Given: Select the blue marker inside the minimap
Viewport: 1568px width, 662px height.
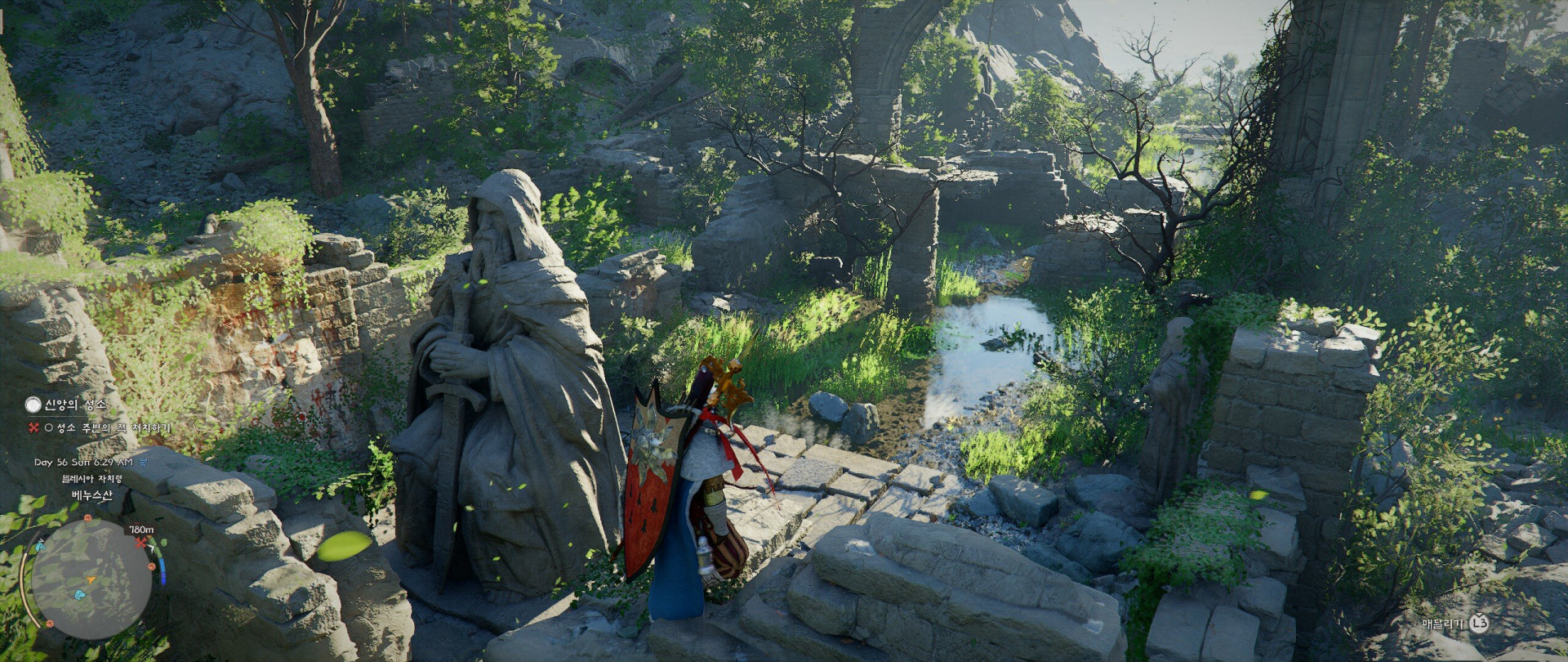Looking at the screenshot, I should pyautogui.click(x=80, y=594).
